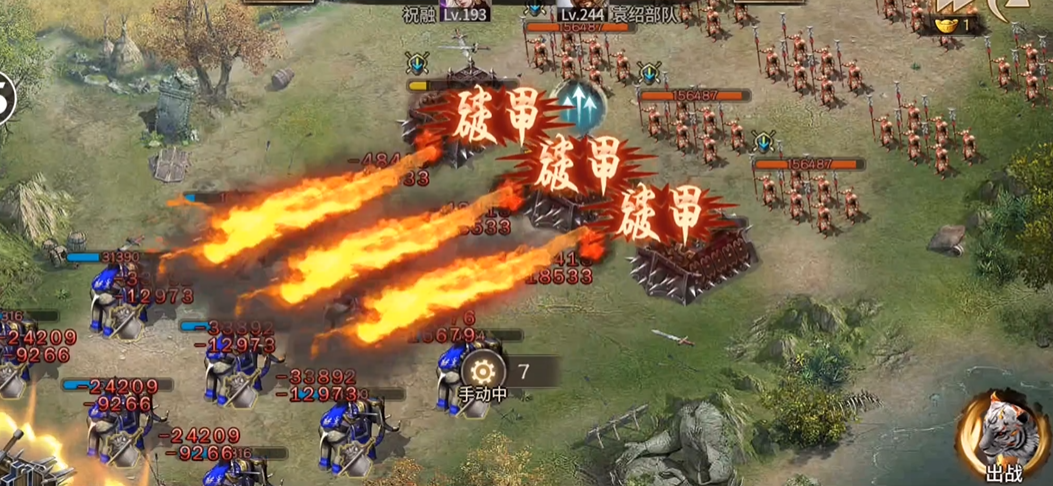Toggle the 手动中 manual control gear
This screenshot has width=1053, height=486.
488,367
